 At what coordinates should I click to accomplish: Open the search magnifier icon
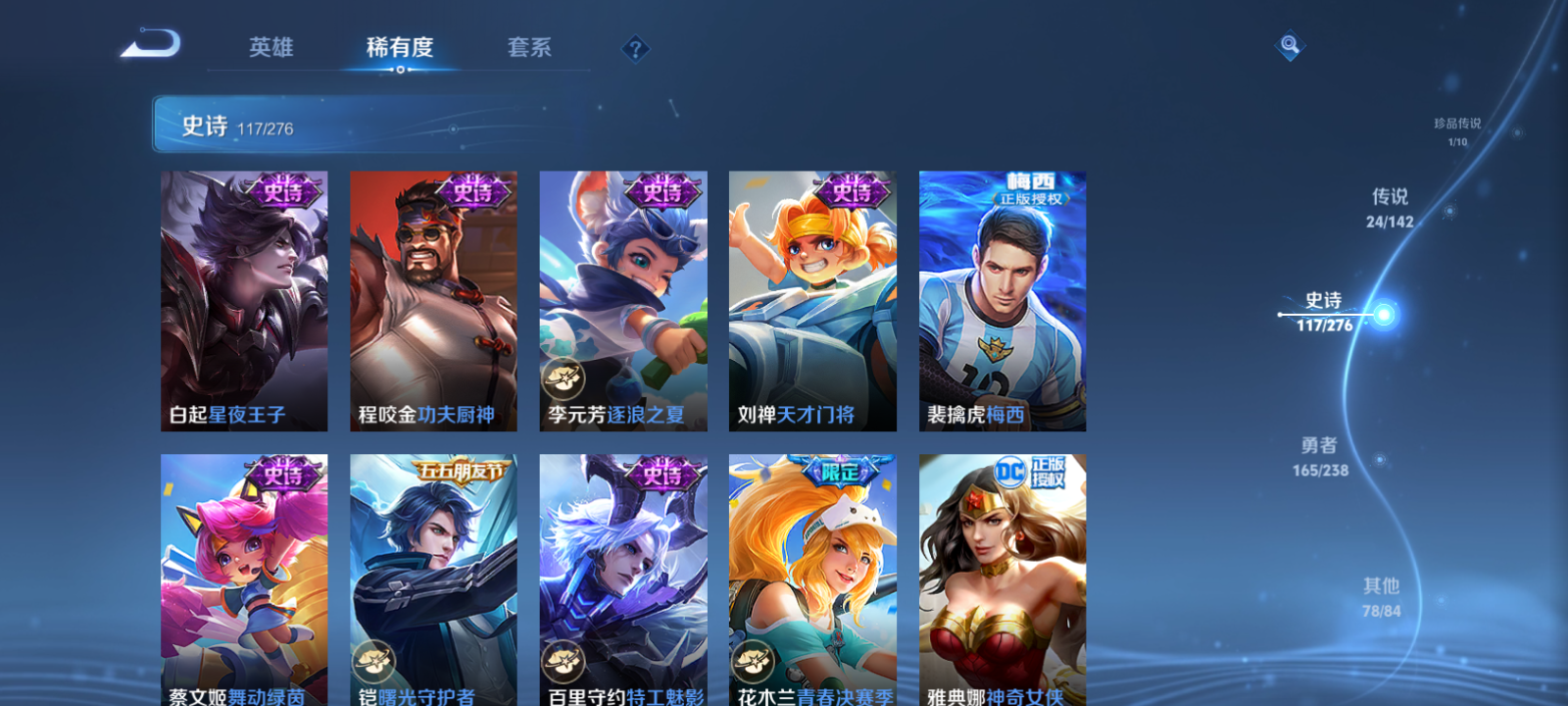1289,43
